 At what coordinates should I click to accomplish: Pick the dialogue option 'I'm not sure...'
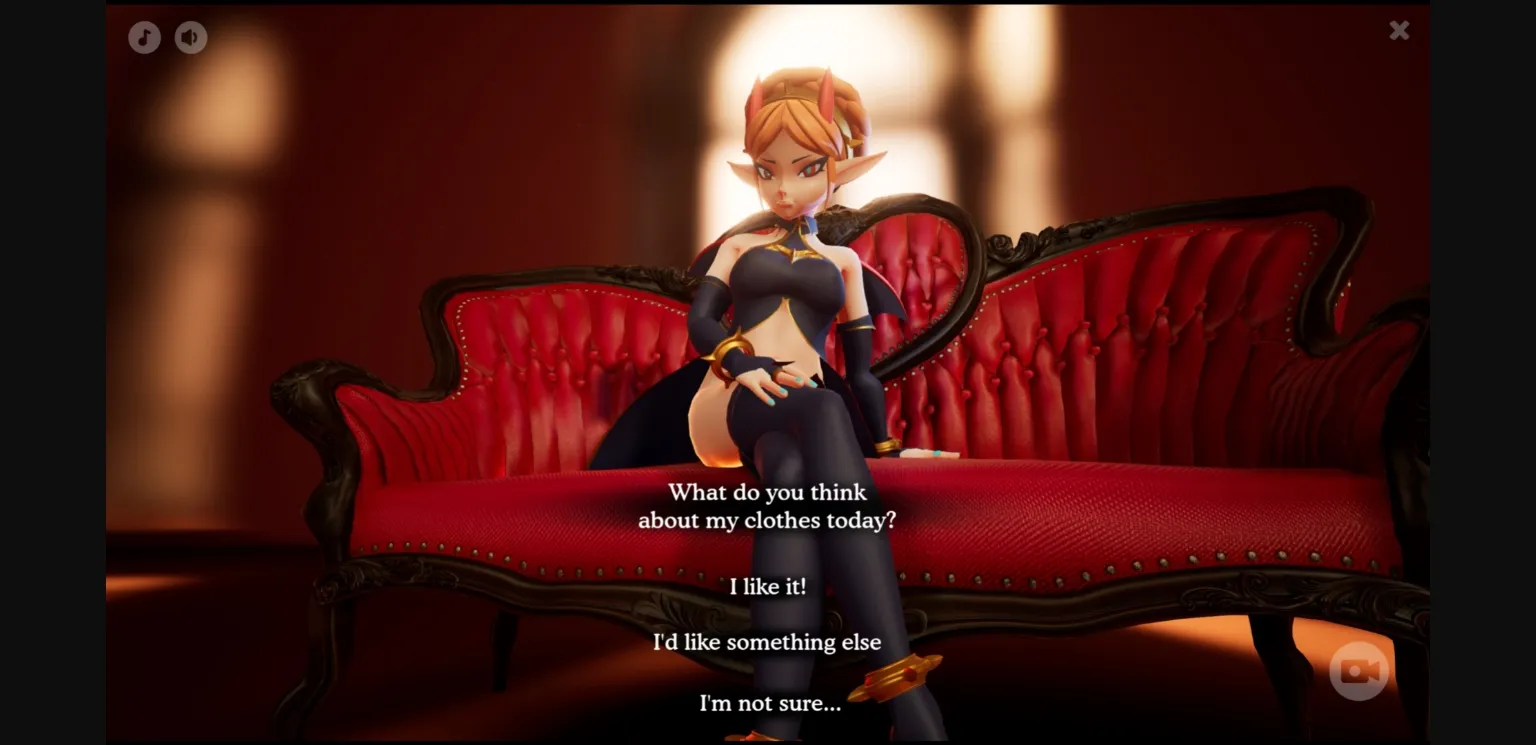(x=768, y=703)
